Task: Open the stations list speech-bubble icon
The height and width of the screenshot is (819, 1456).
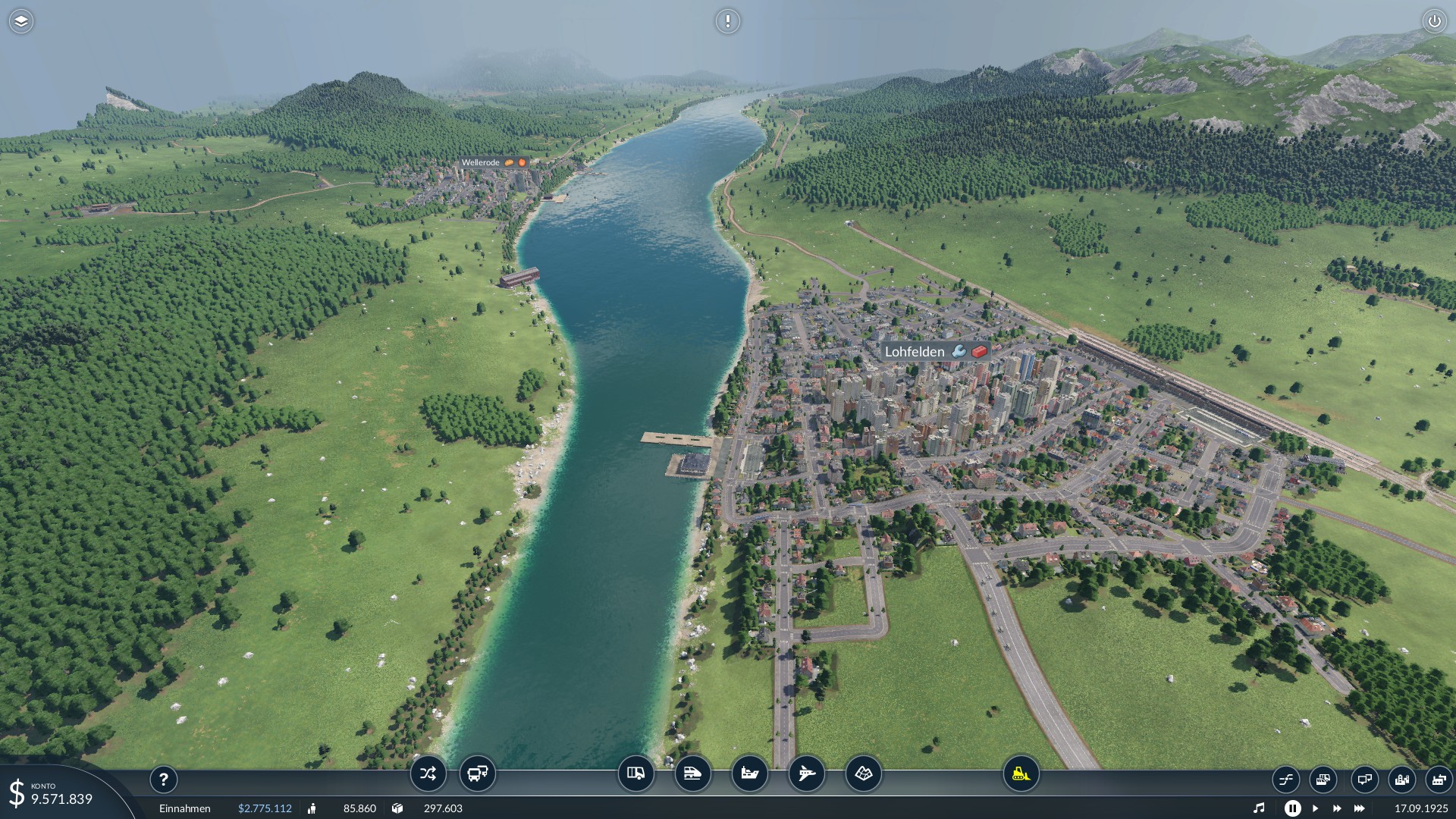Action: (1363, 779)
